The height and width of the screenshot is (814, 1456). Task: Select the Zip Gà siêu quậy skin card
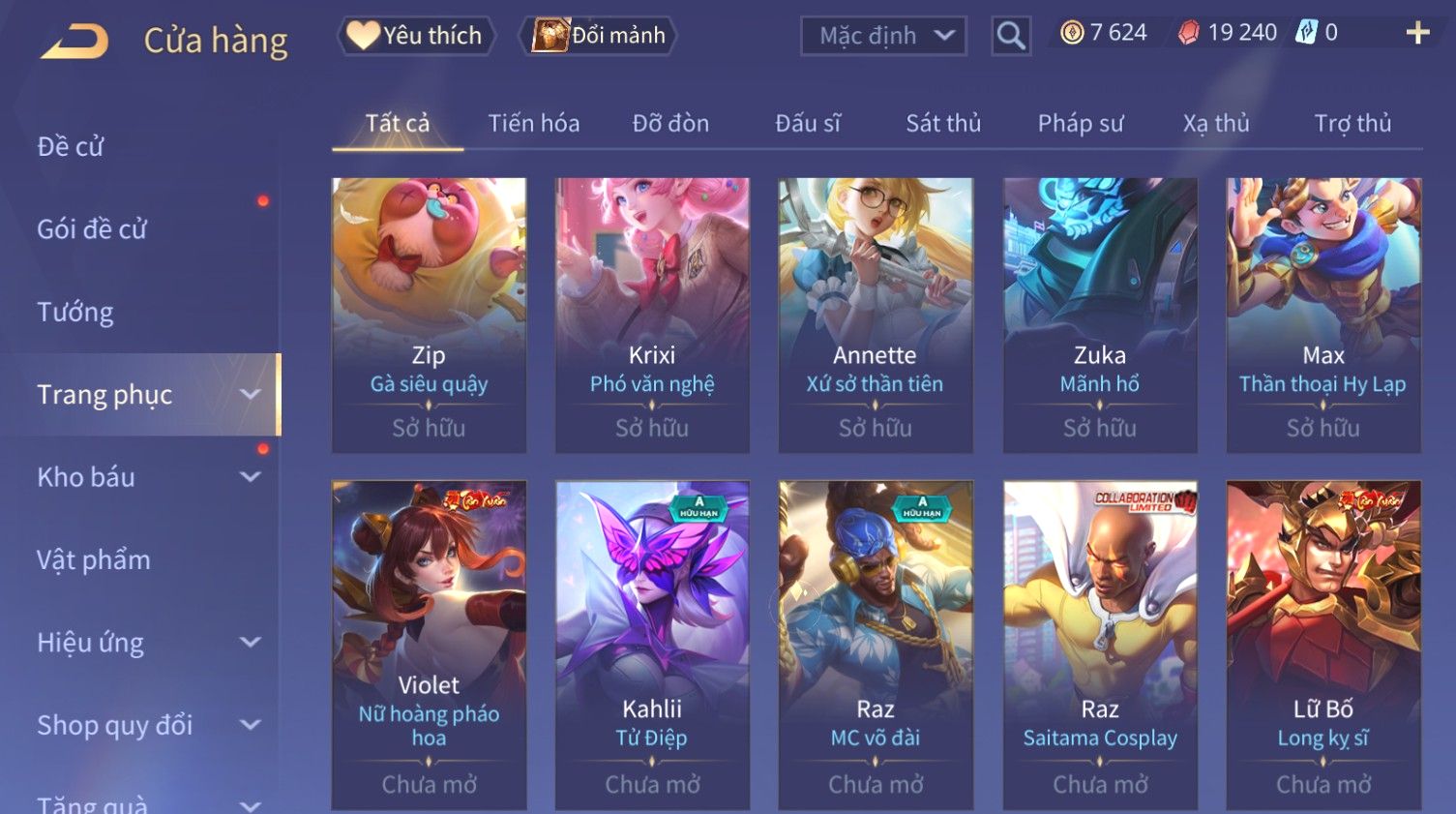[429, 315]
